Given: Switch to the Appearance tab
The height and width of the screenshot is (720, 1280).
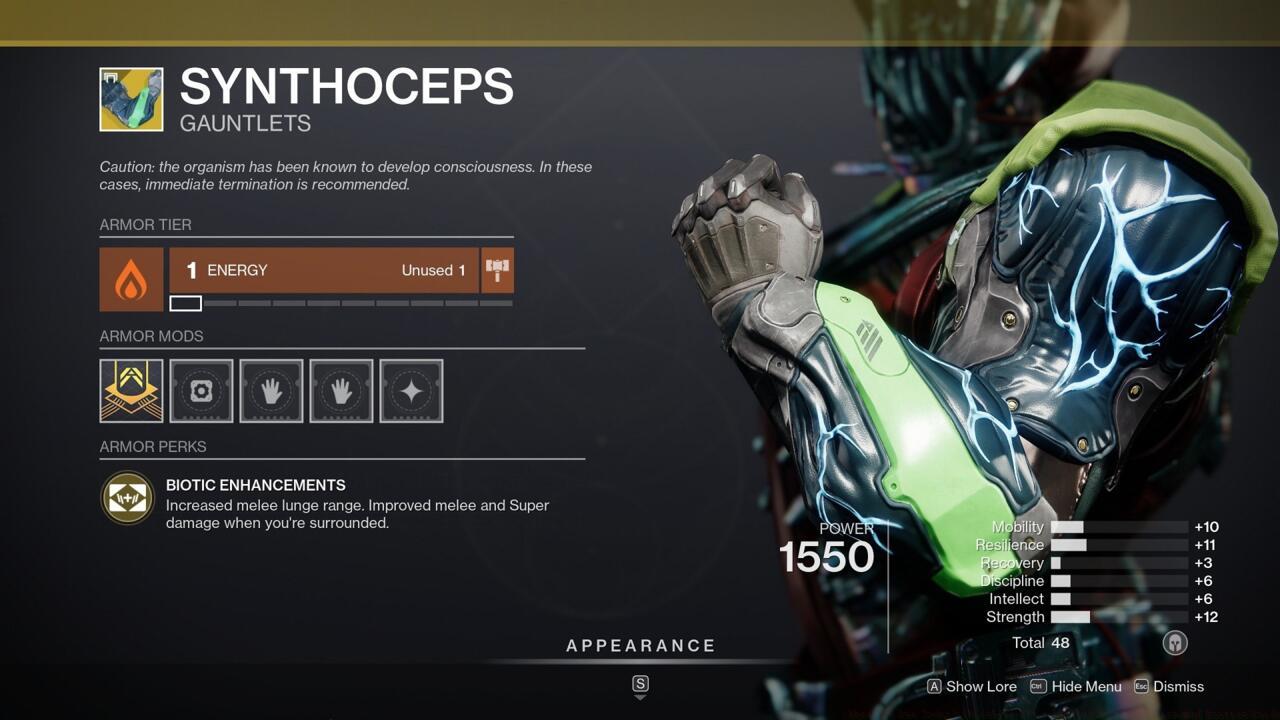Looking at the screenshot, I should (x=641, y=645).
